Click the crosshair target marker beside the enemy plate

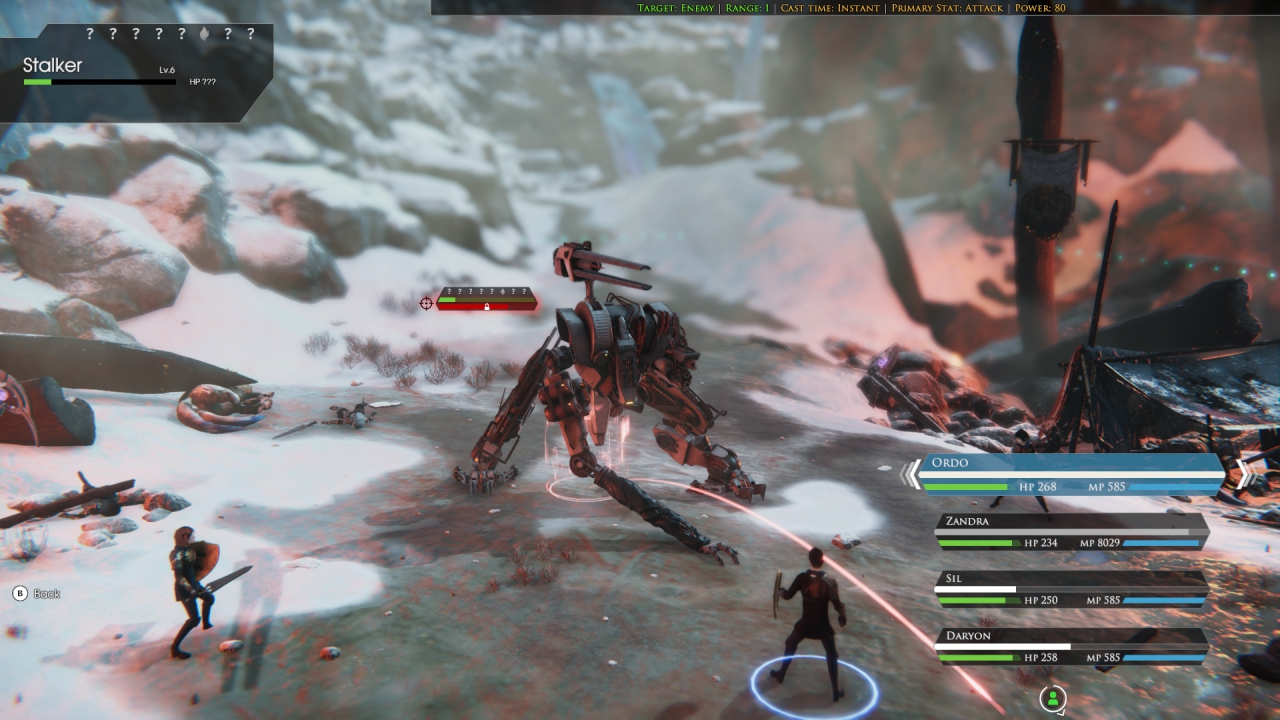[x=427, y=303]
